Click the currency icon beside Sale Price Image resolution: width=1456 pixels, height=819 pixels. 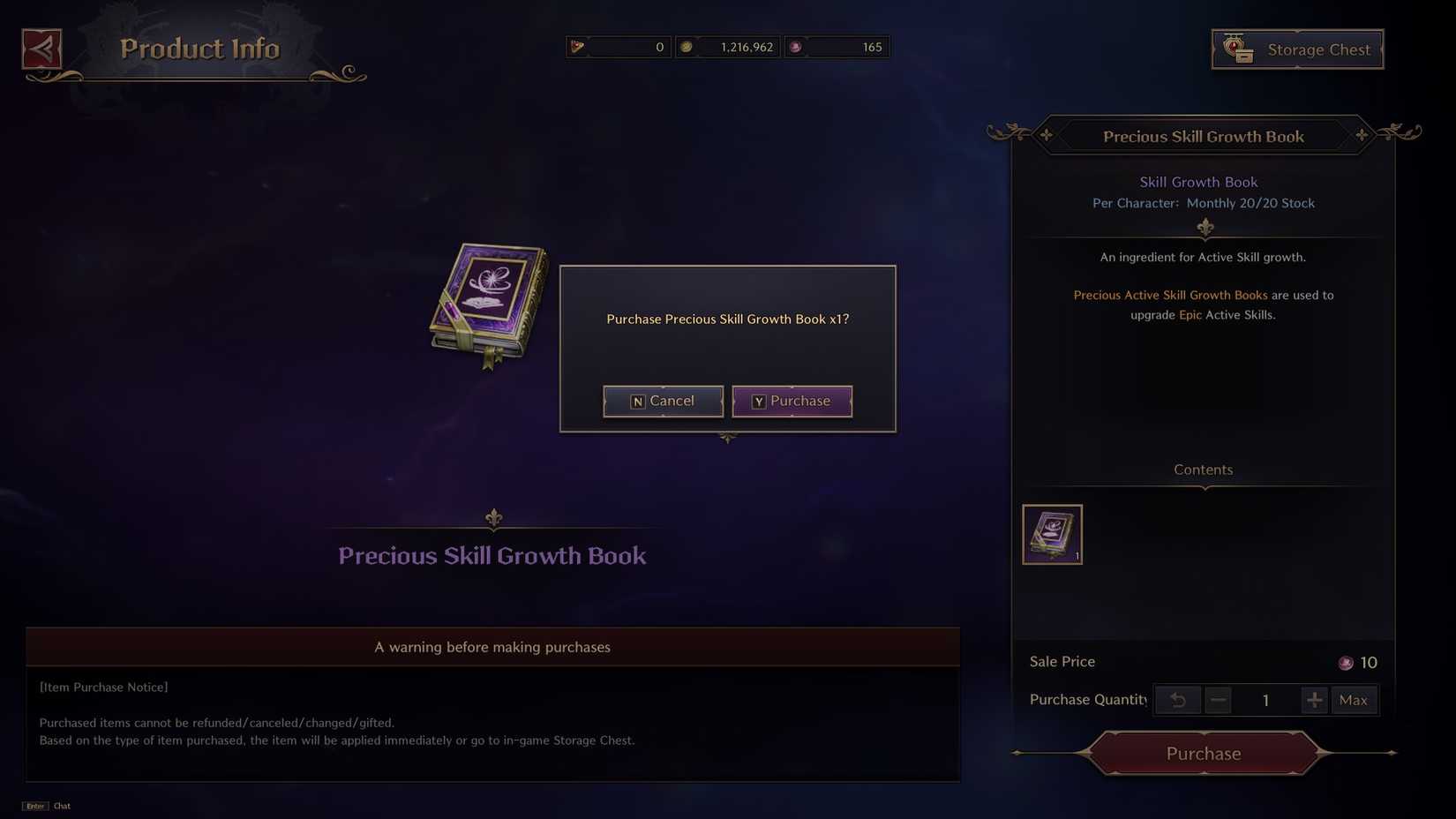1346,662
